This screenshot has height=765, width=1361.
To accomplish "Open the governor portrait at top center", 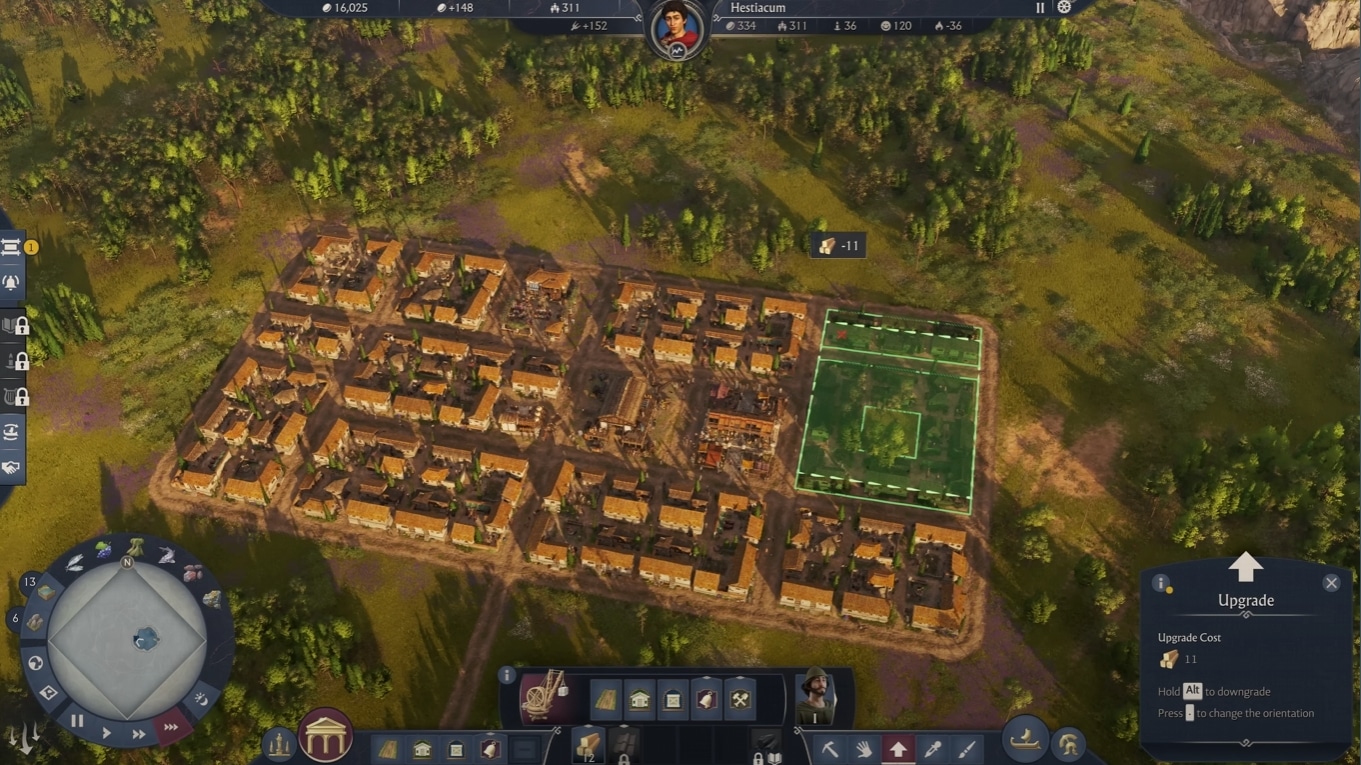I will point(677,28).
